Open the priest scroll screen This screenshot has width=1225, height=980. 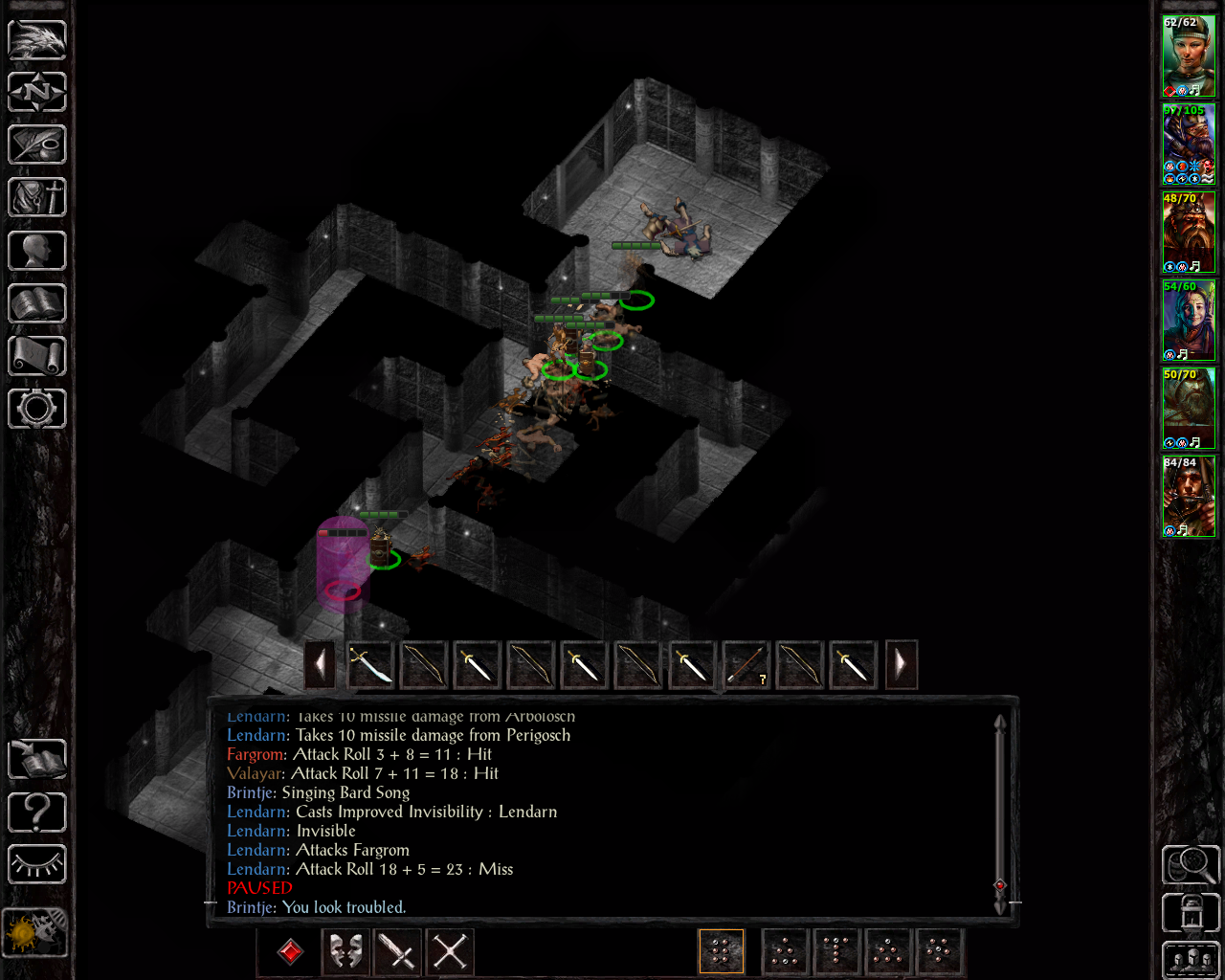point(37,356)
